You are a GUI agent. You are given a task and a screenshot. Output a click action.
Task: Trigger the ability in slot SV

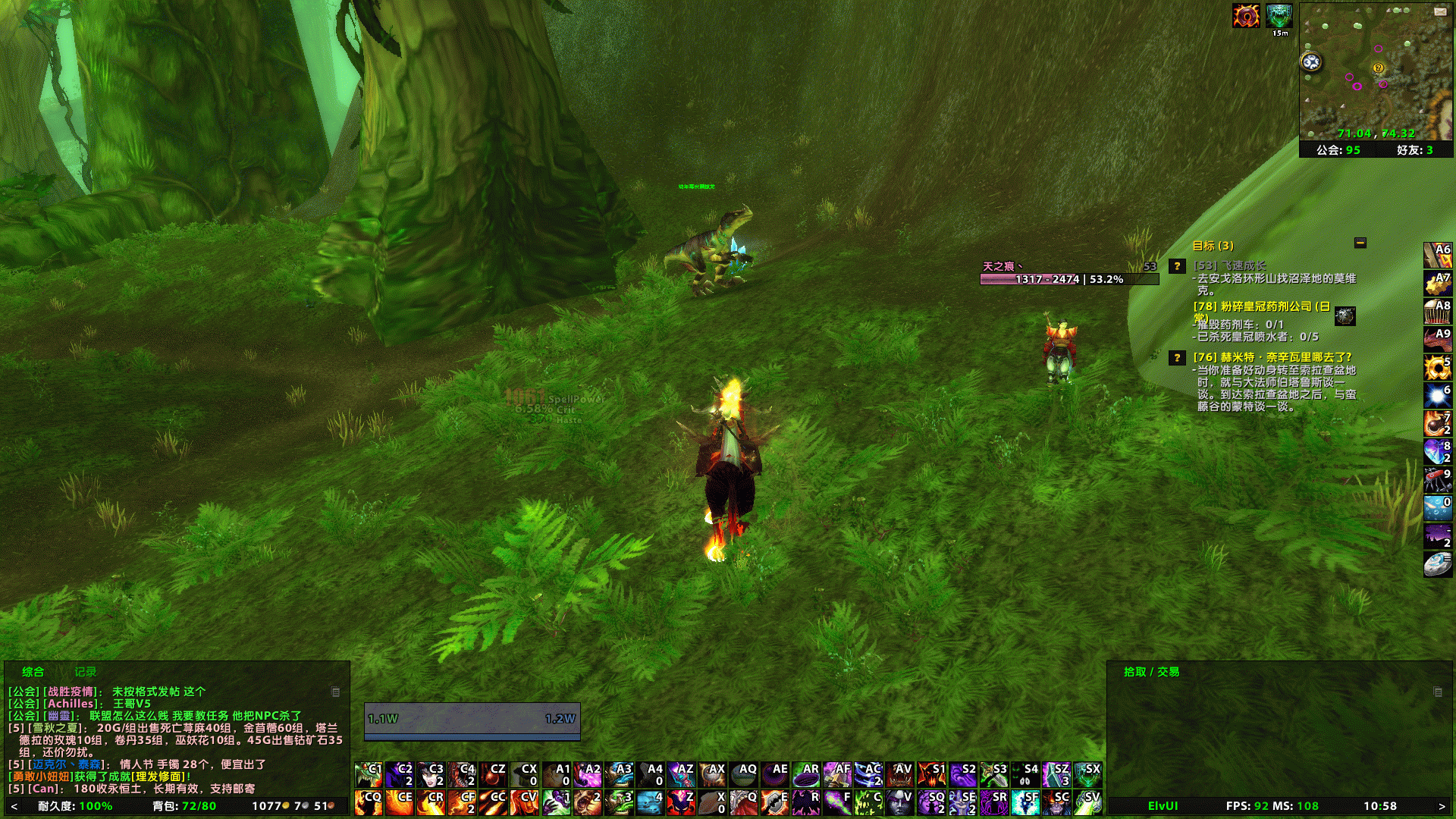pyautogui.click(x=1087, y=802)
